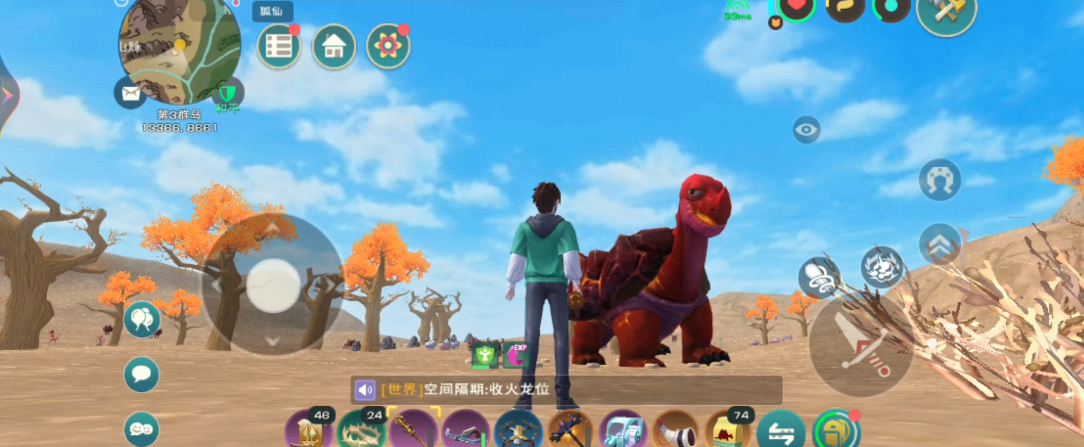Open the list menu button
Screen dimensions: 1084x447
pos(279,46)
